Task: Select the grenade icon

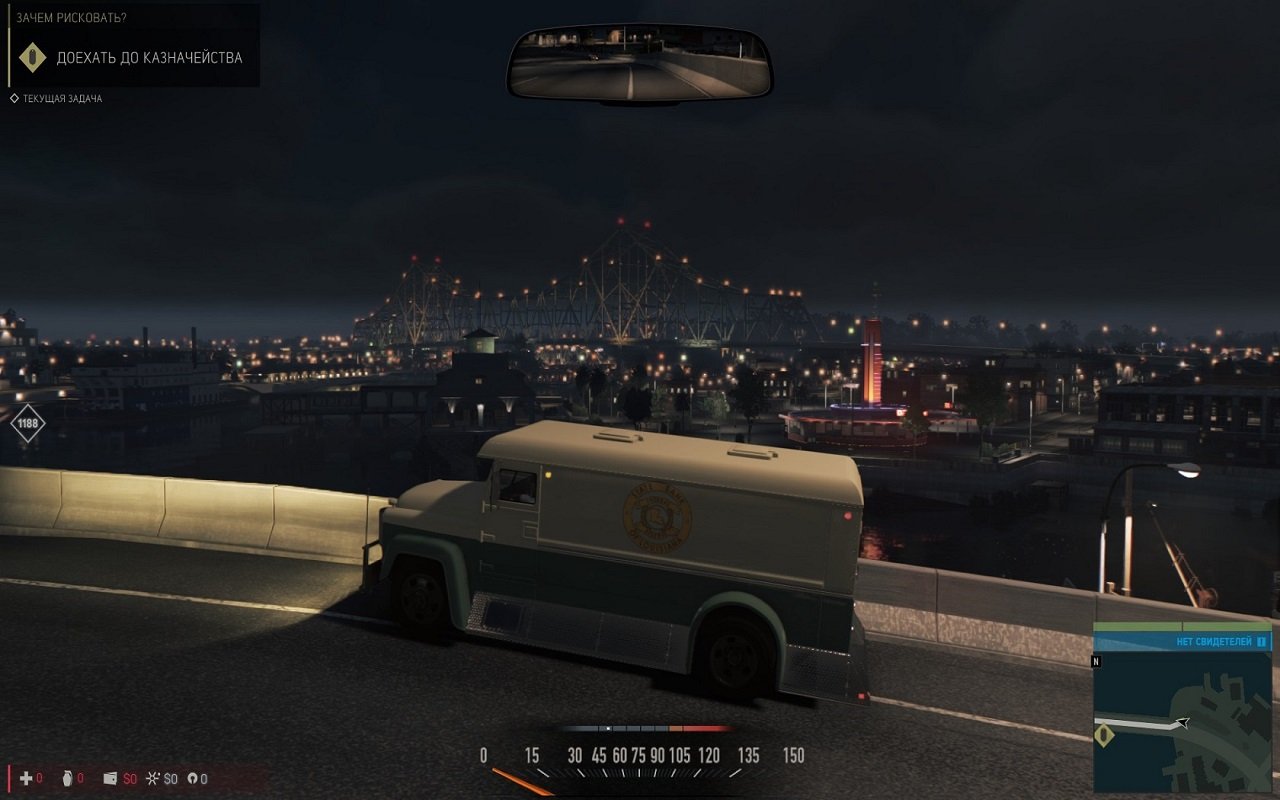Action: pyautogui.click(x=67, y=778)
